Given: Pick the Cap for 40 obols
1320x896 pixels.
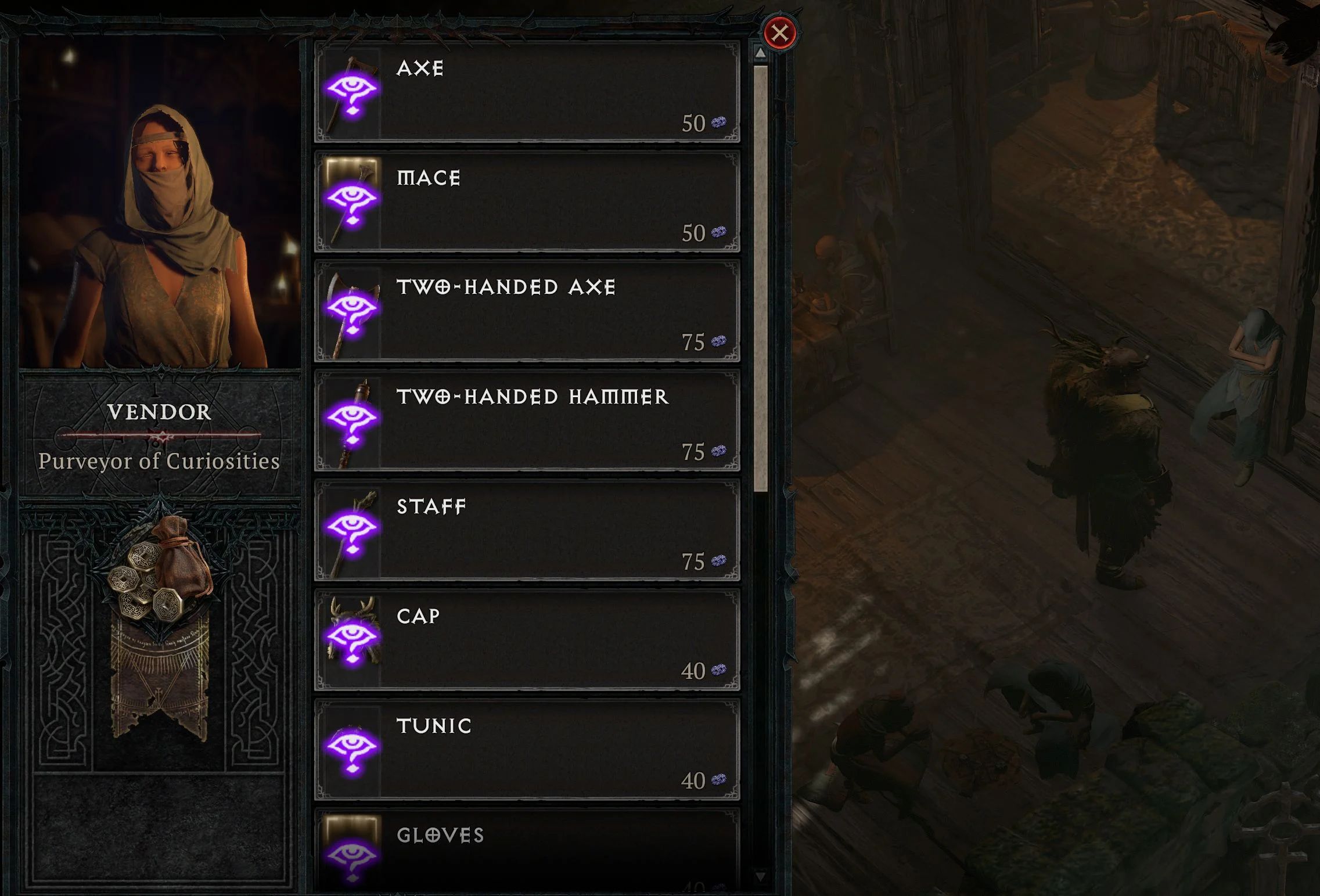Looking at the screenshot, I should (527, 640).
